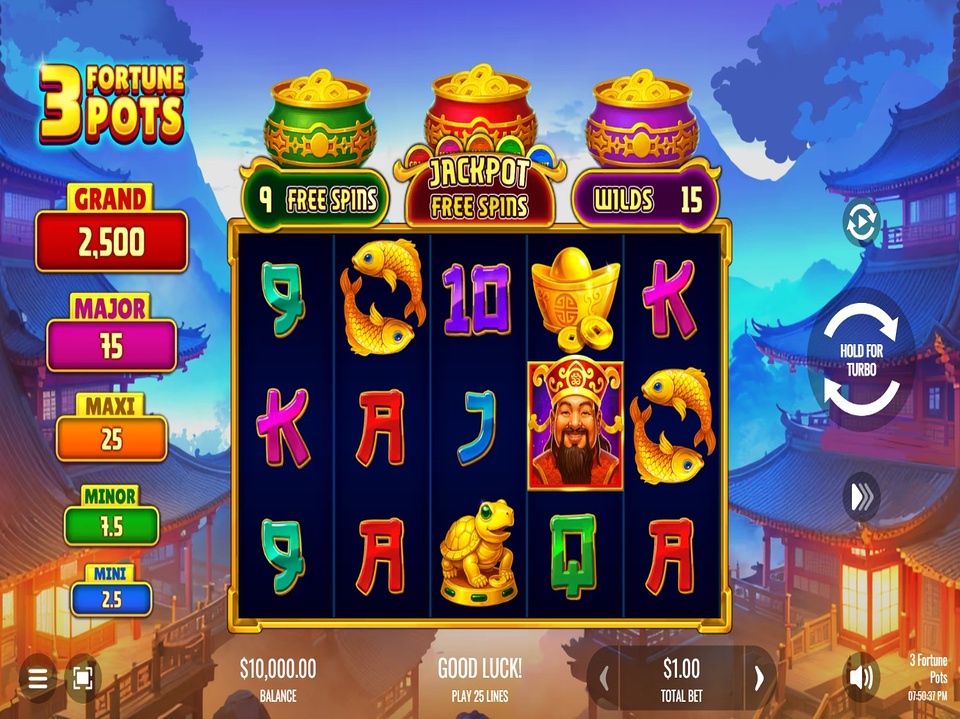
Task: Toggle fullscreen mode icon
Action: 83,679
